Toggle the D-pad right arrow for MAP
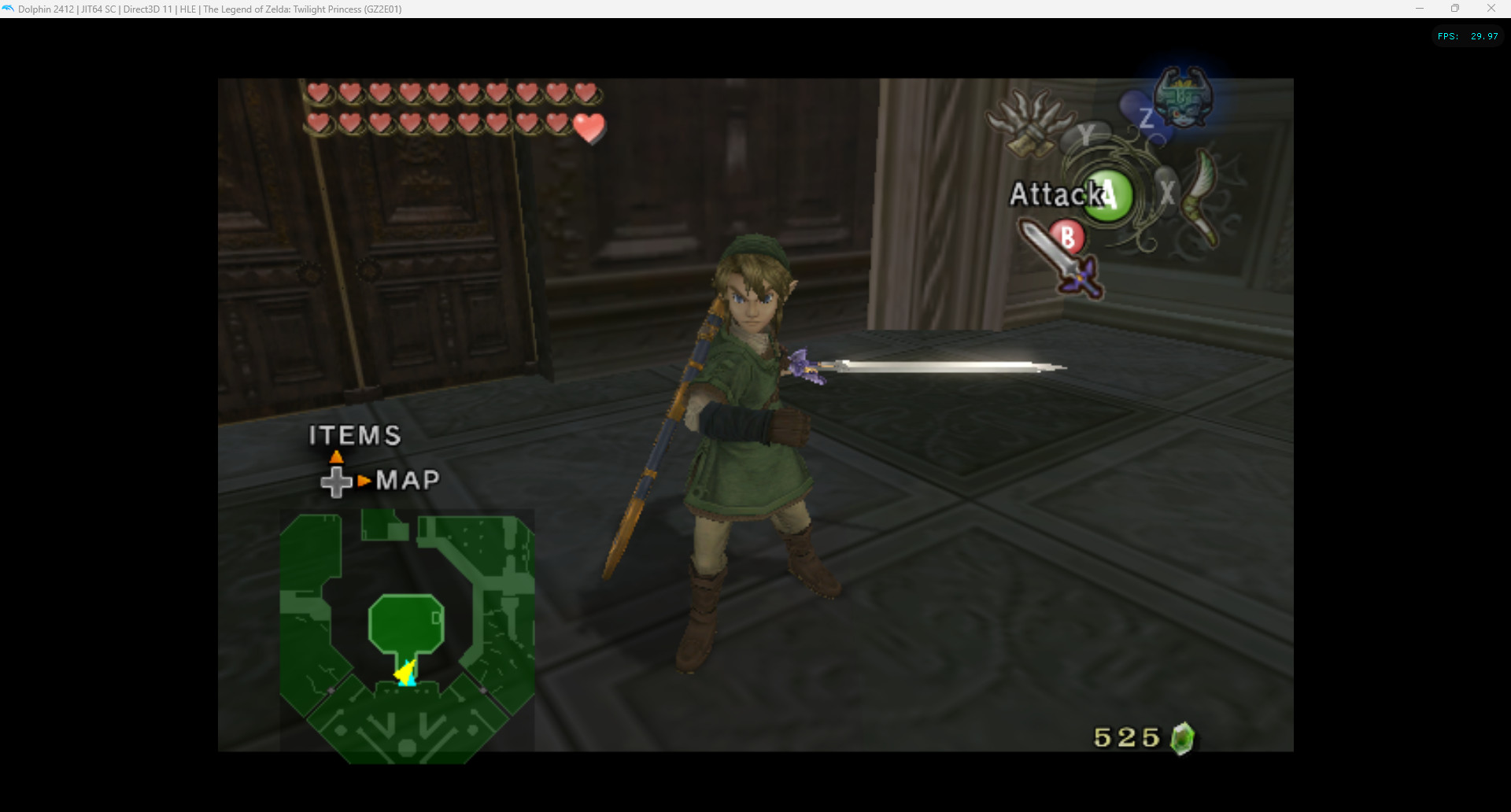This screenshot has height=812, width=1511. point(364,480)
